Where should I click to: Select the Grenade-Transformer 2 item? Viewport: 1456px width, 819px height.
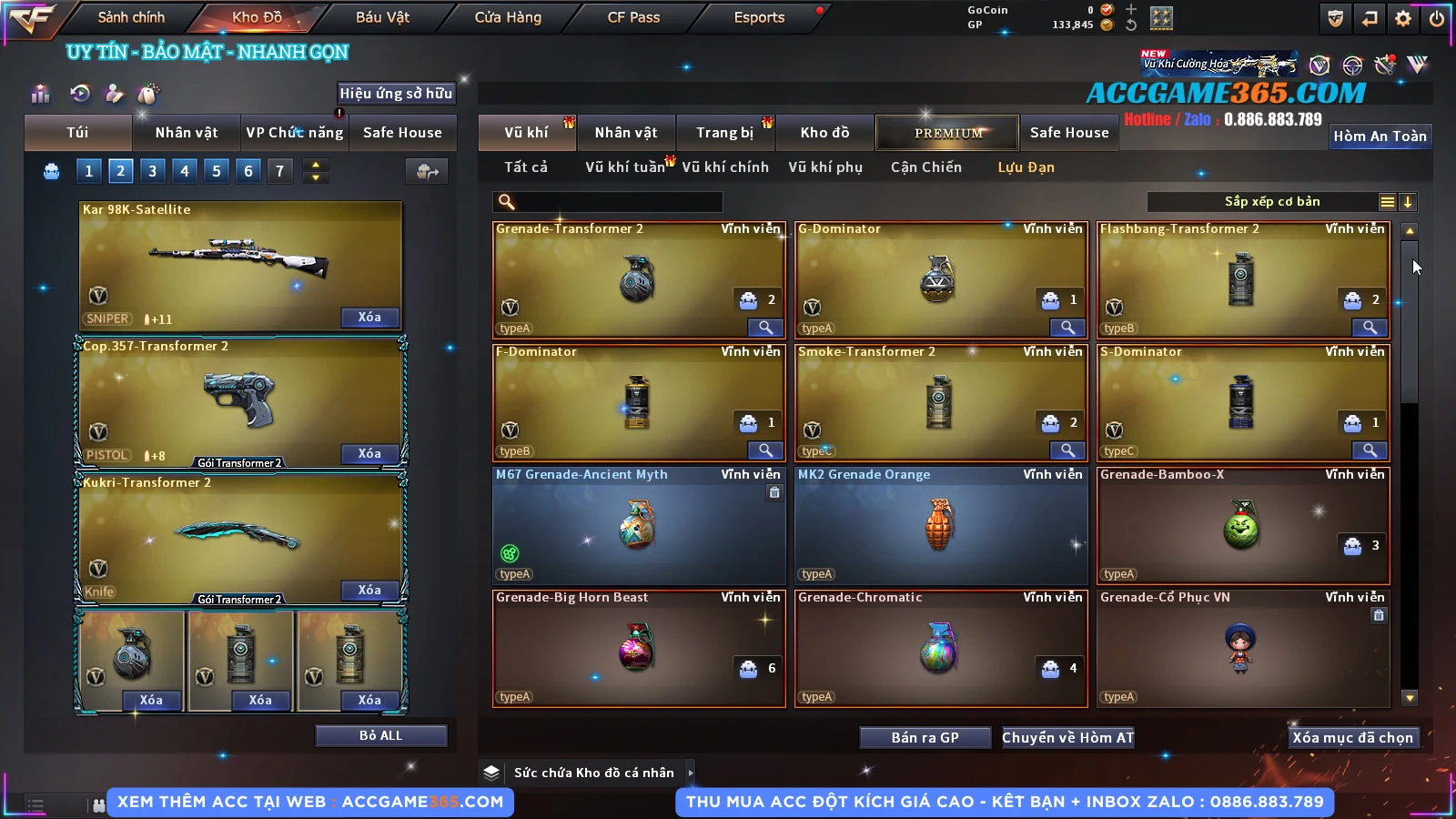click(x=638, y=280)
